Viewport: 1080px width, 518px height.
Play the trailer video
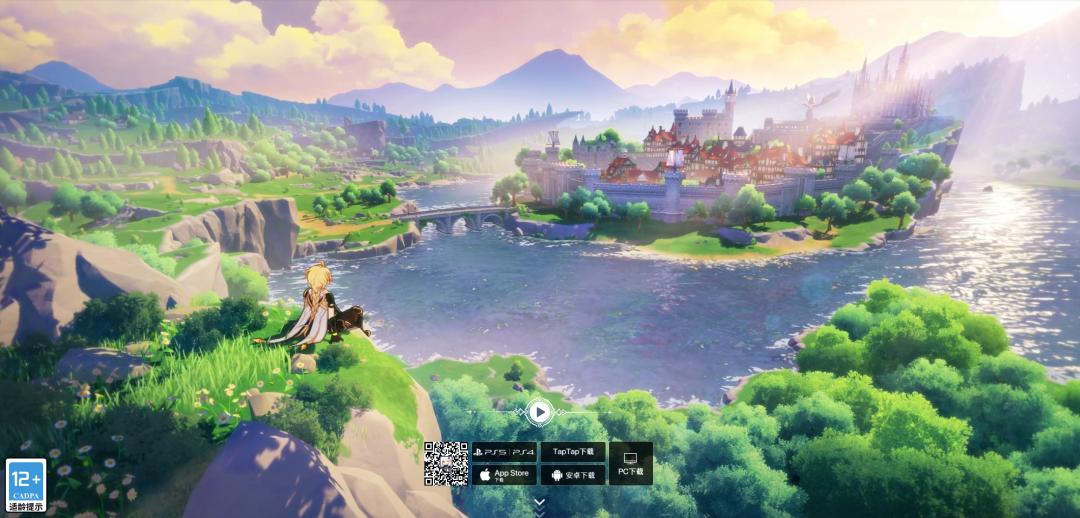539,411
